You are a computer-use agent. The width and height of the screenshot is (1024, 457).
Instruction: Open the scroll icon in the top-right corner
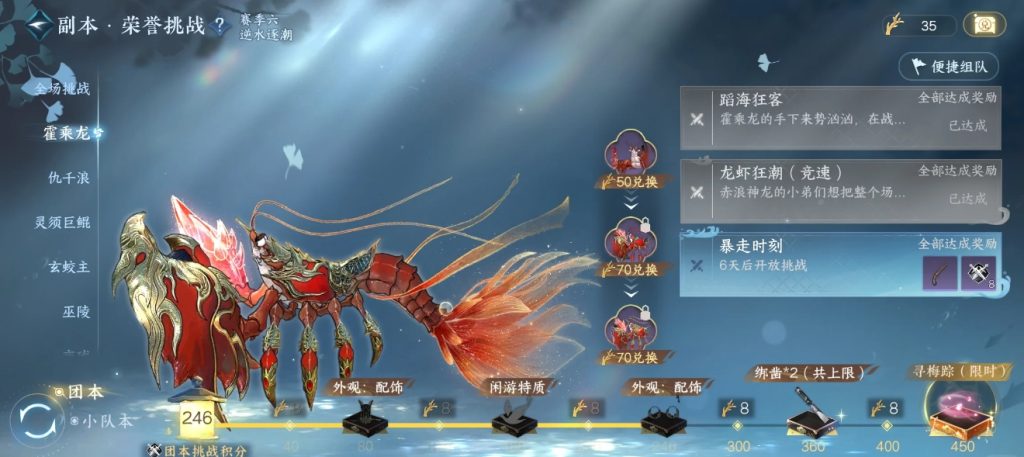click(x=984, y=25)
